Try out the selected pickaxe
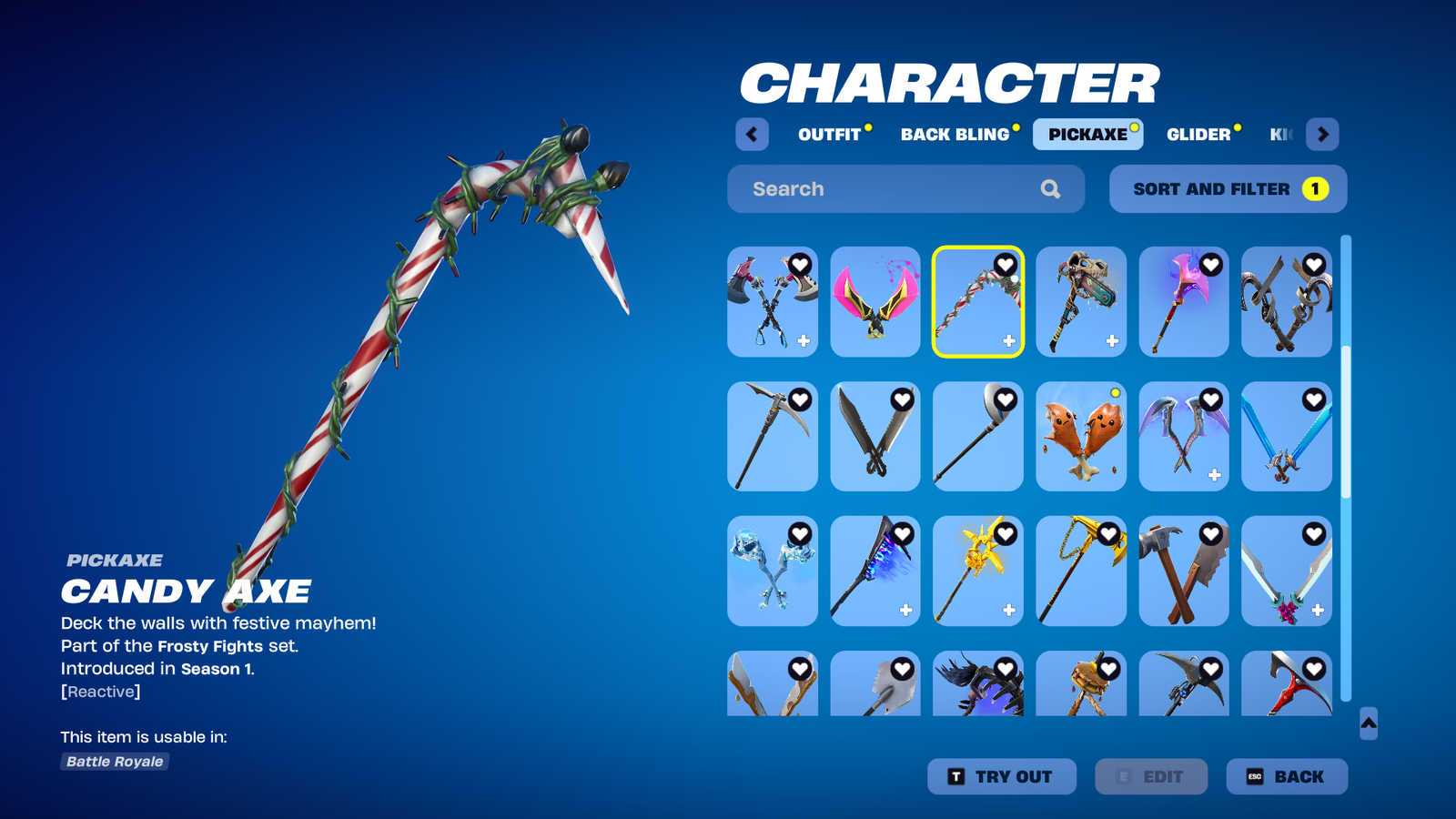 [x=1001, y=777]
